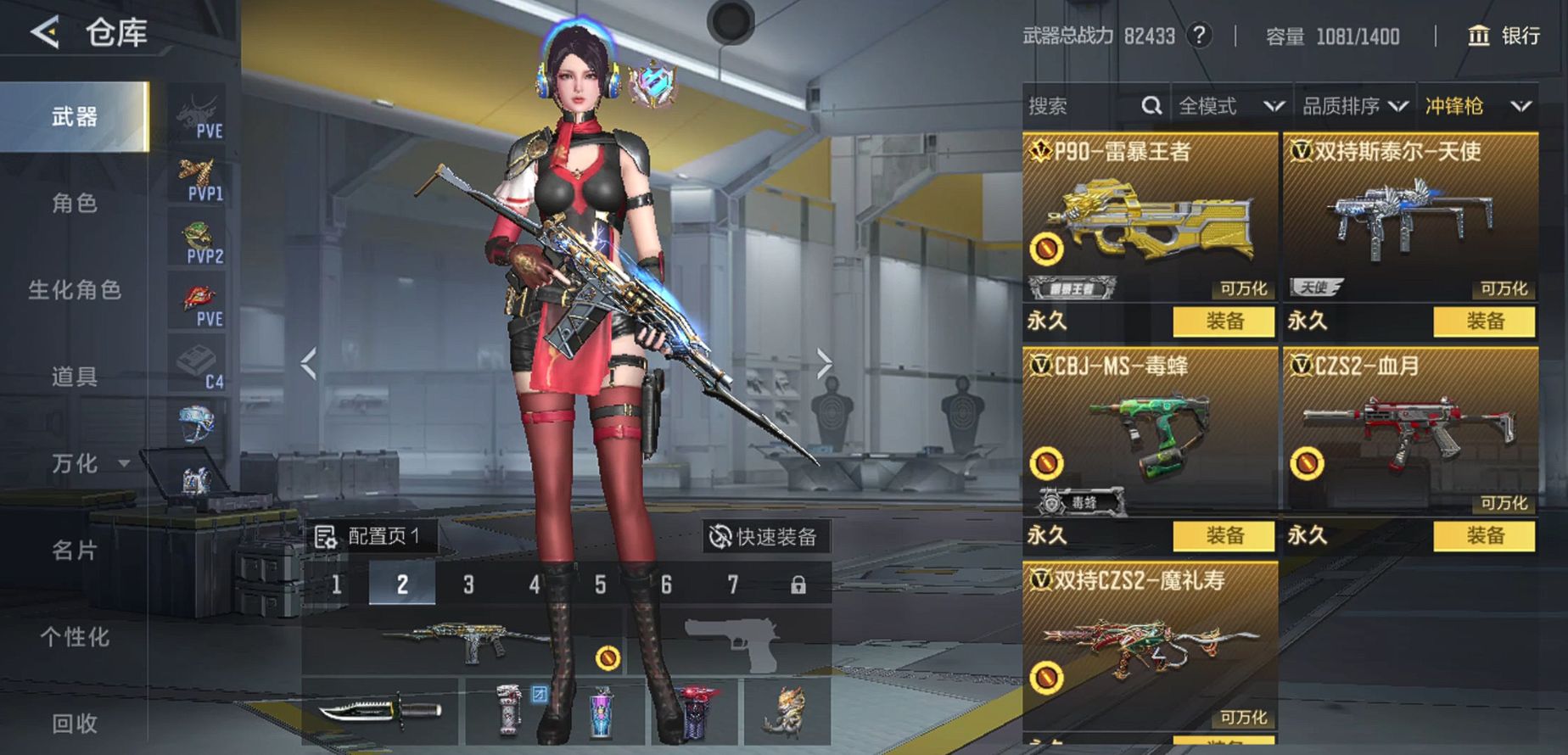The image size is (1568, 755).
Task: Open the 全模式 mode filter dropdown
Action: tap(1230, 106)
